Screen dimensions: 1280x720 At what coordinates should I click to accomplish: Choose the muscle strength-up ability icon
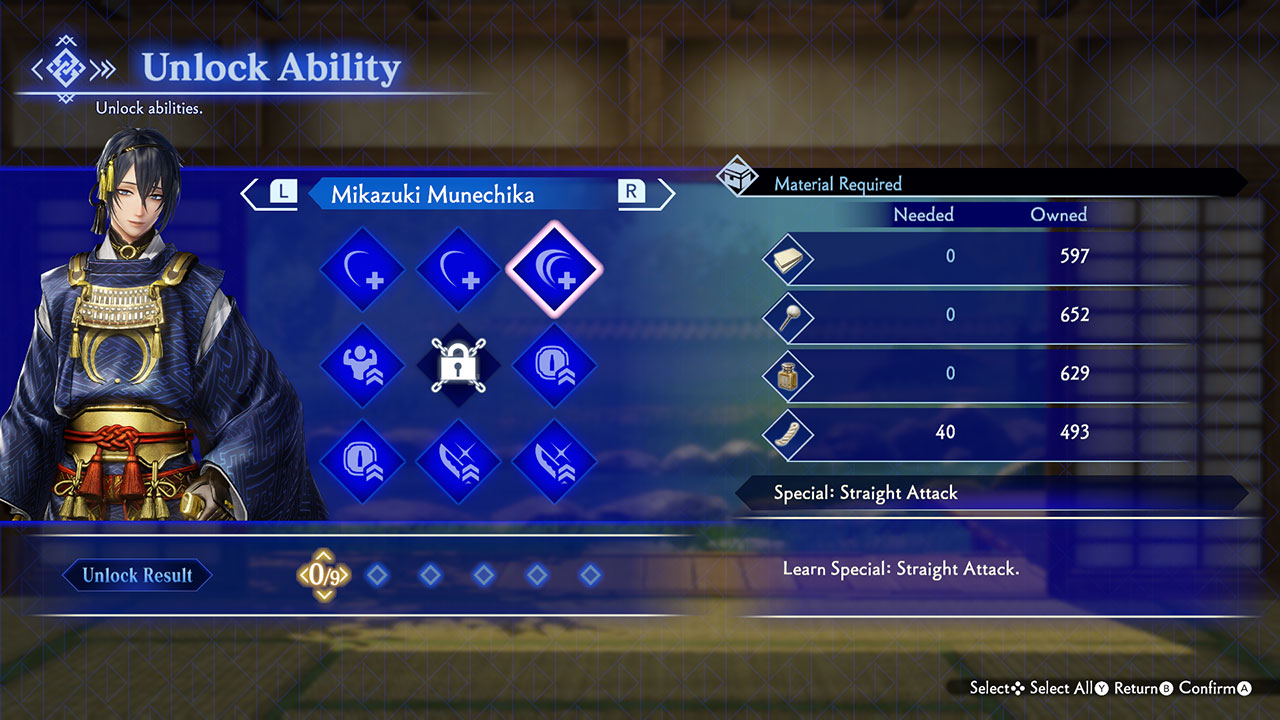pos(362,366)
